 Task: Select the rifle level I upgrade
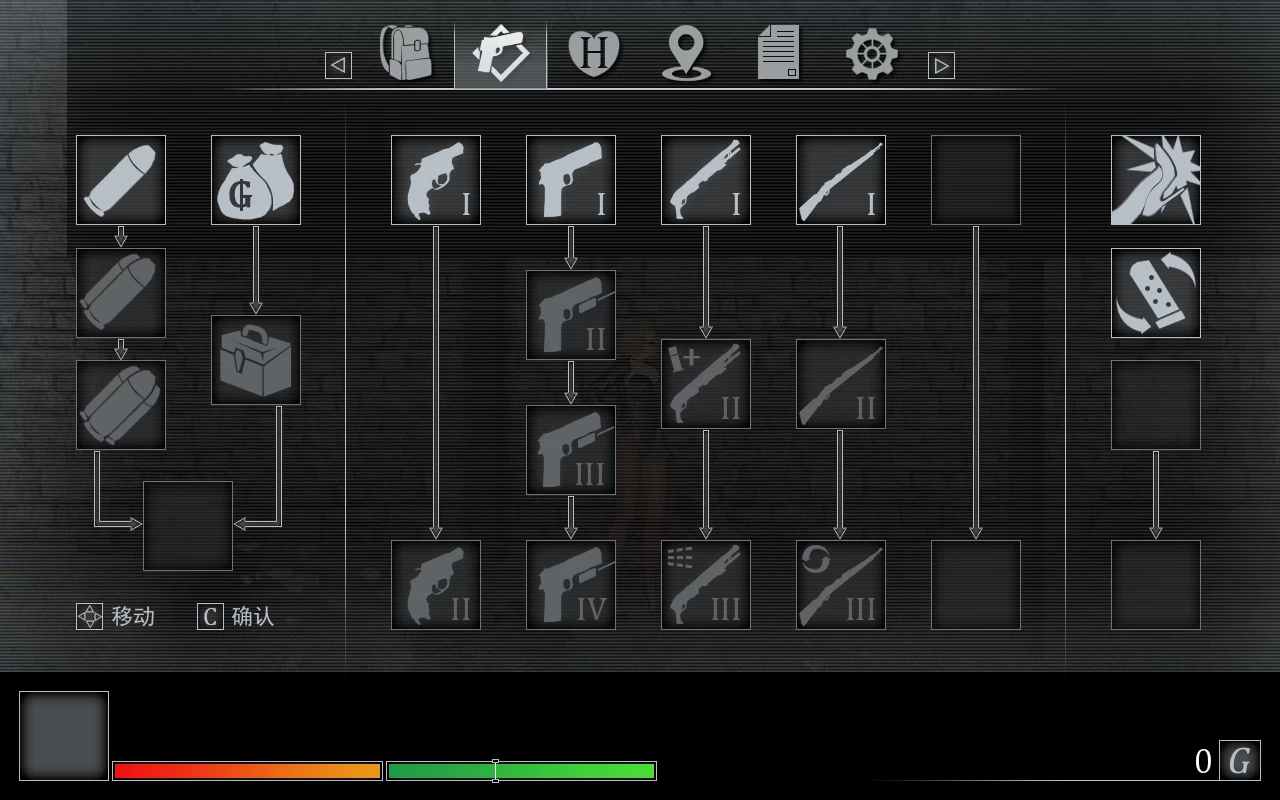pyautogui.click(x=841, y=180)
